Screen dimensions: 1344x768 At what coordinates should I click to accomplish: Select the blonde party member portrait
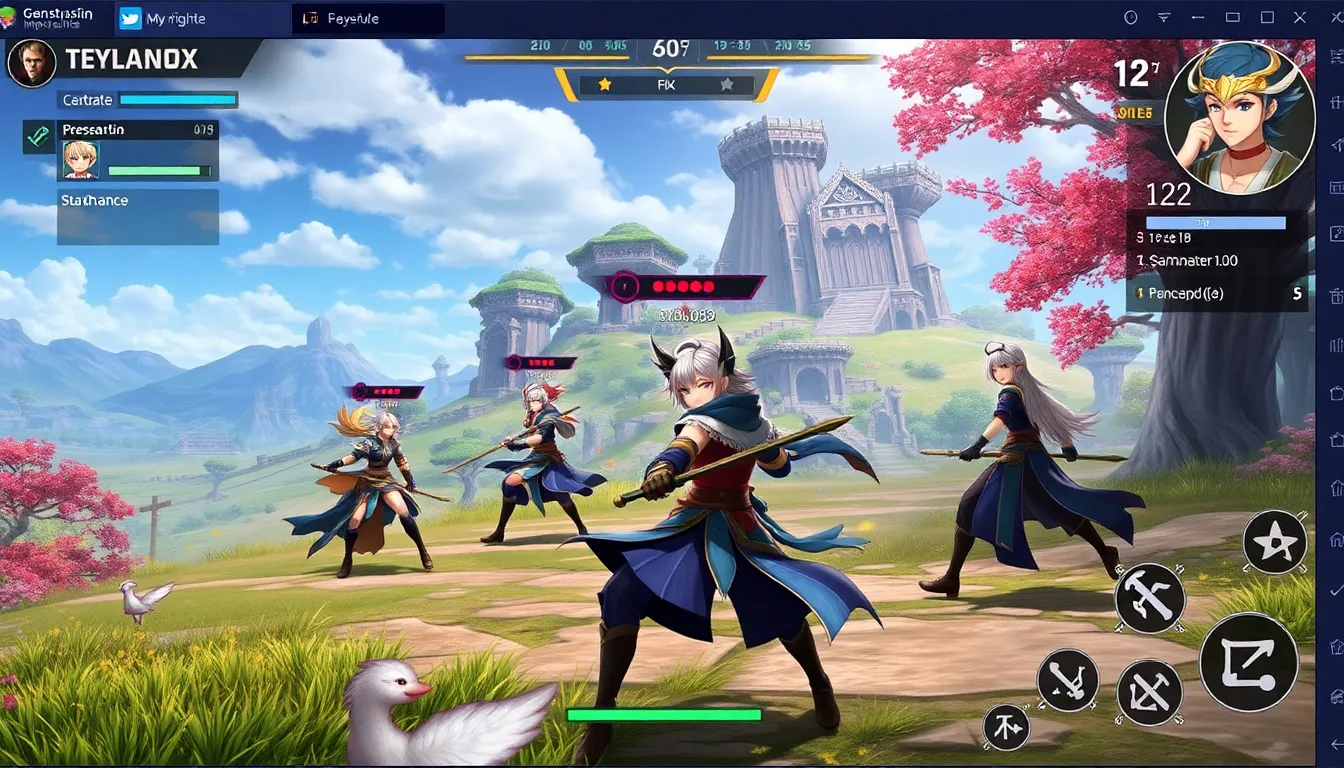point(80,159)
